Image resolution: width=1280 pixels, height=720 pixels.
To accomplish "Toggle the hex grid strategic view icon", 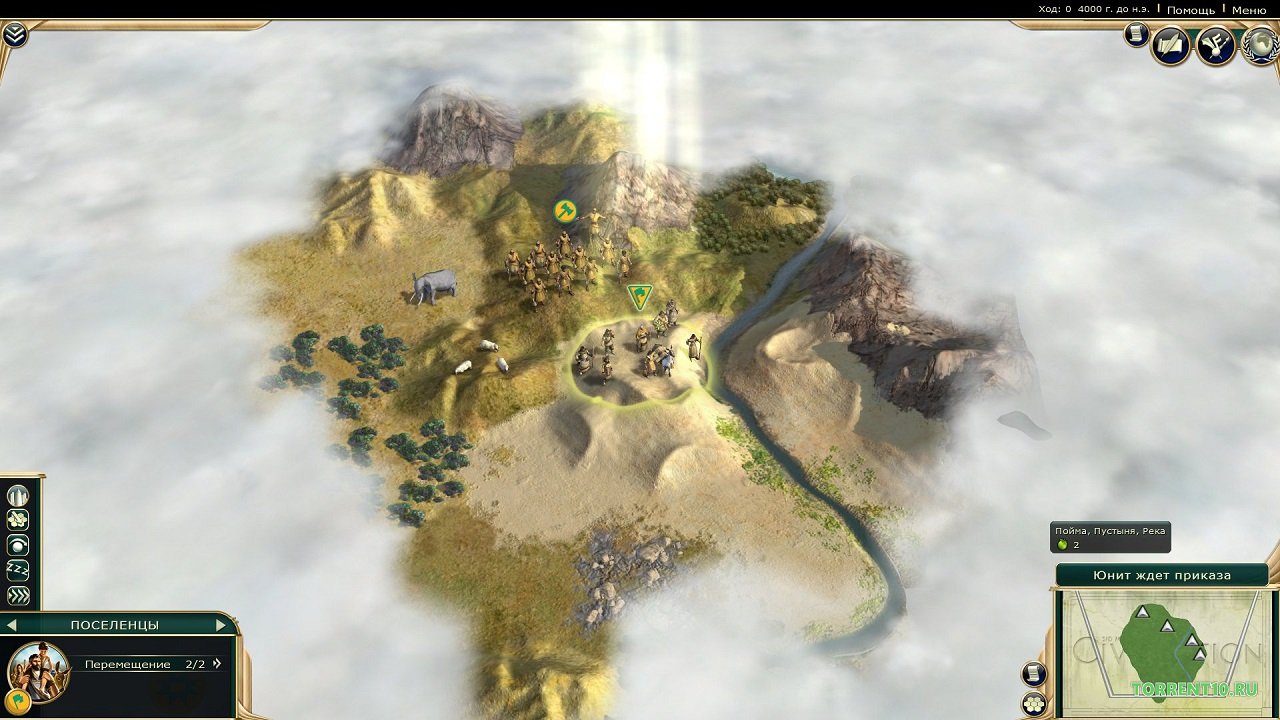I will click(x=1035, y=703).
